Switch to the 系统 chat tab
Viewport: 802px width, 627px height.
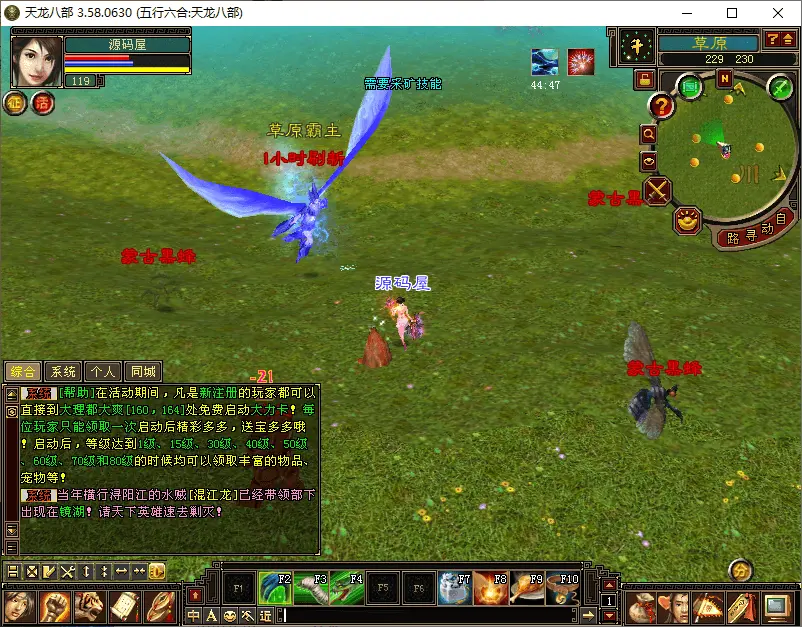[62, 372]
